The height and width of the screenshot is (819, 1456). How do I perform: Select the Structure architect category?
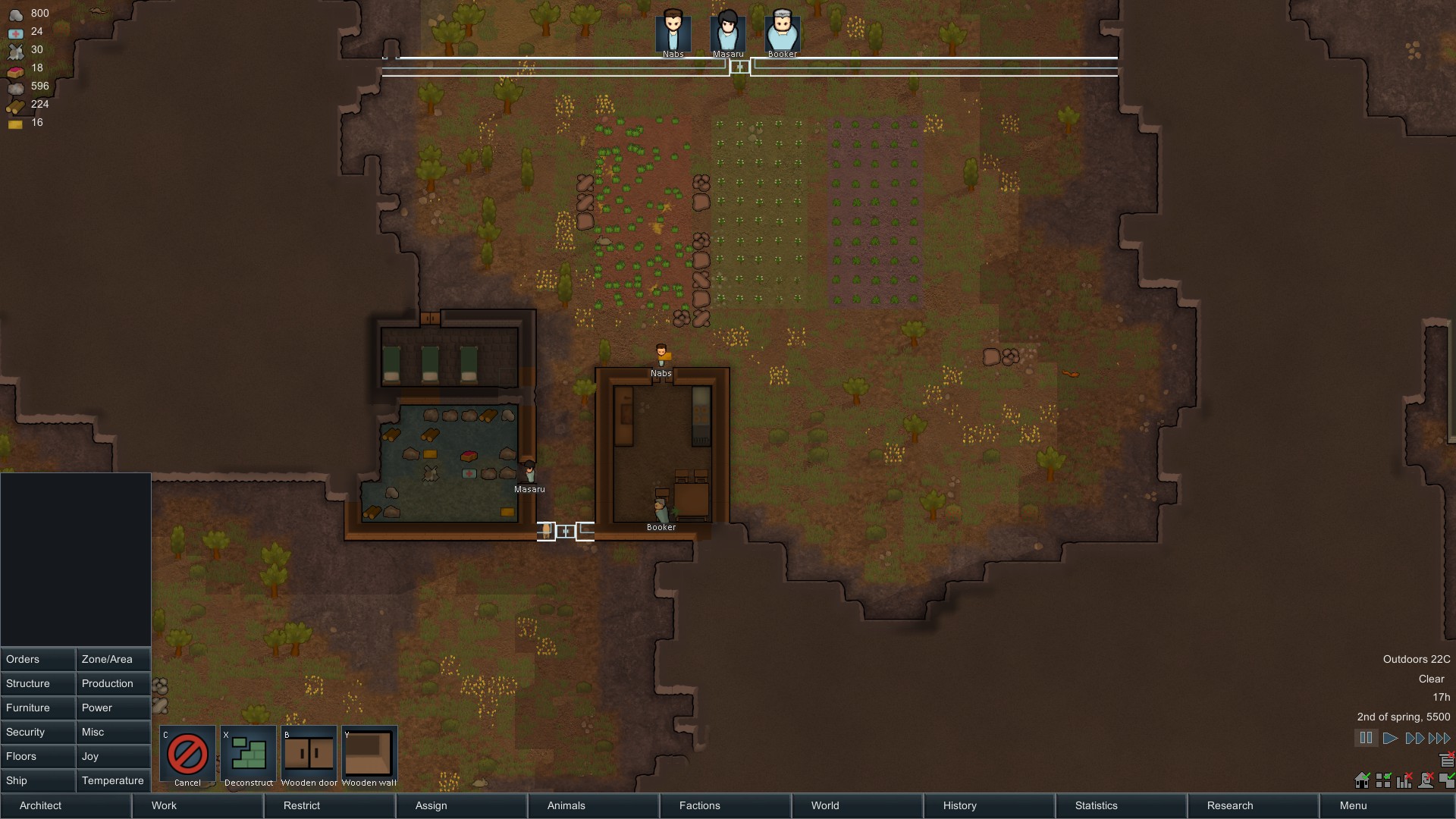tap(38, 683)
